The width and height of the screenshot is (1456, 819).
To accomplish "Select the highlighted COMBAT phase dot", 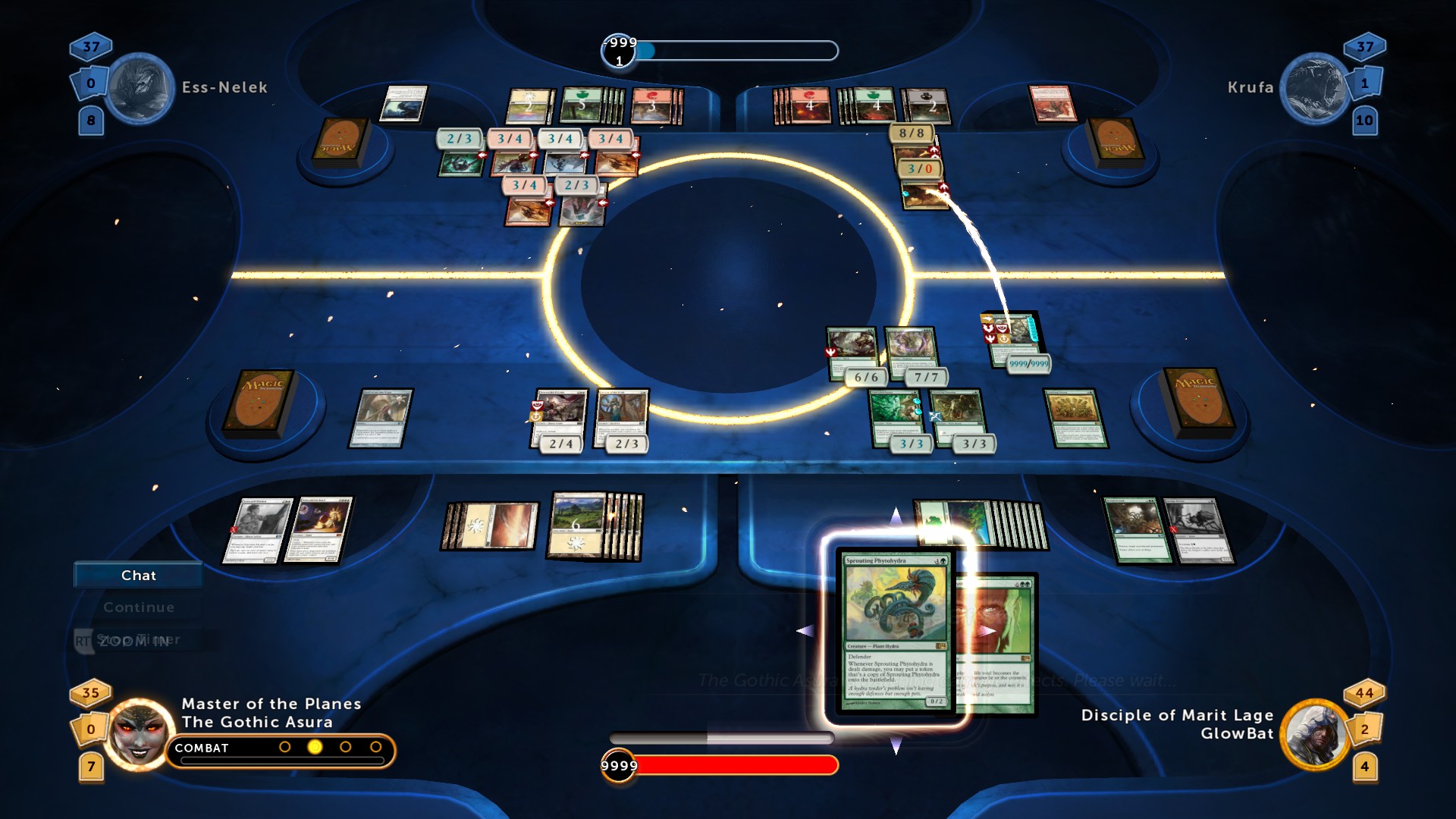I will coord(313,747).
